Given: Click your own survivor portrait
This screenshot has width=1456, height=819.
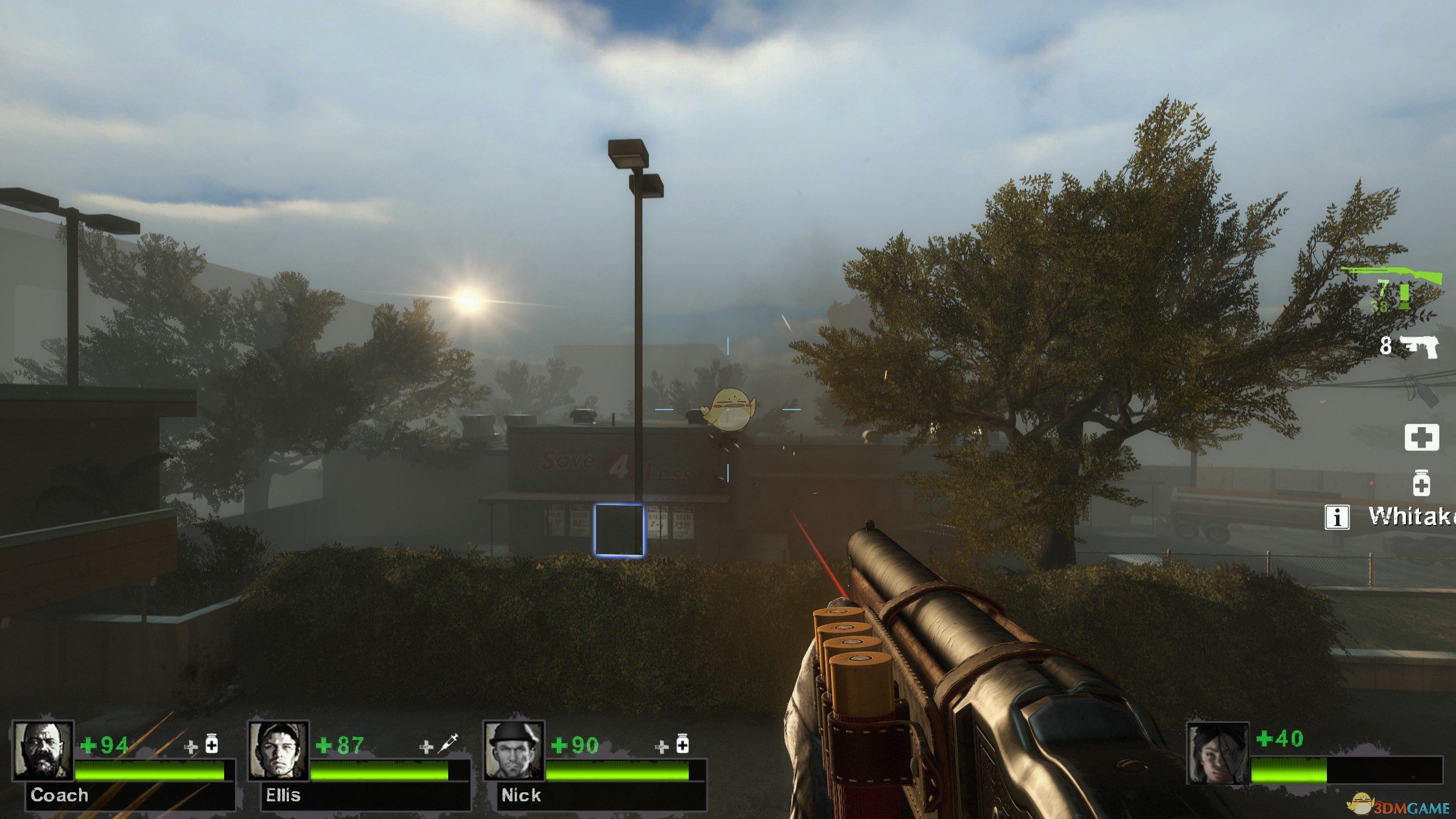Looking at the screenshot, I should (x=1217, y=752).
